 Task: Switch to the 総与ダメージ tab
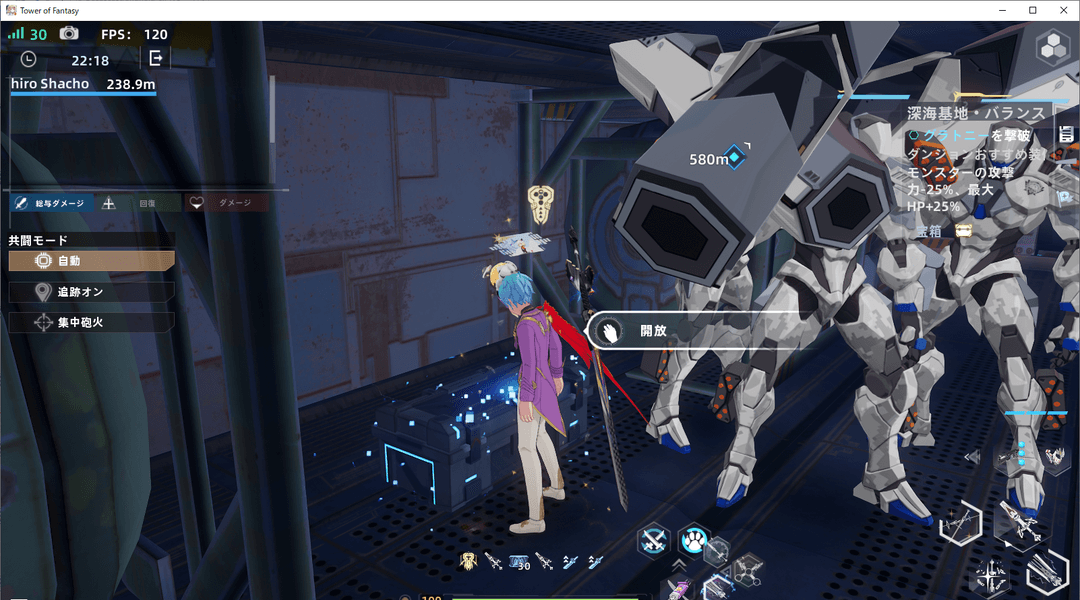point(52,203)
